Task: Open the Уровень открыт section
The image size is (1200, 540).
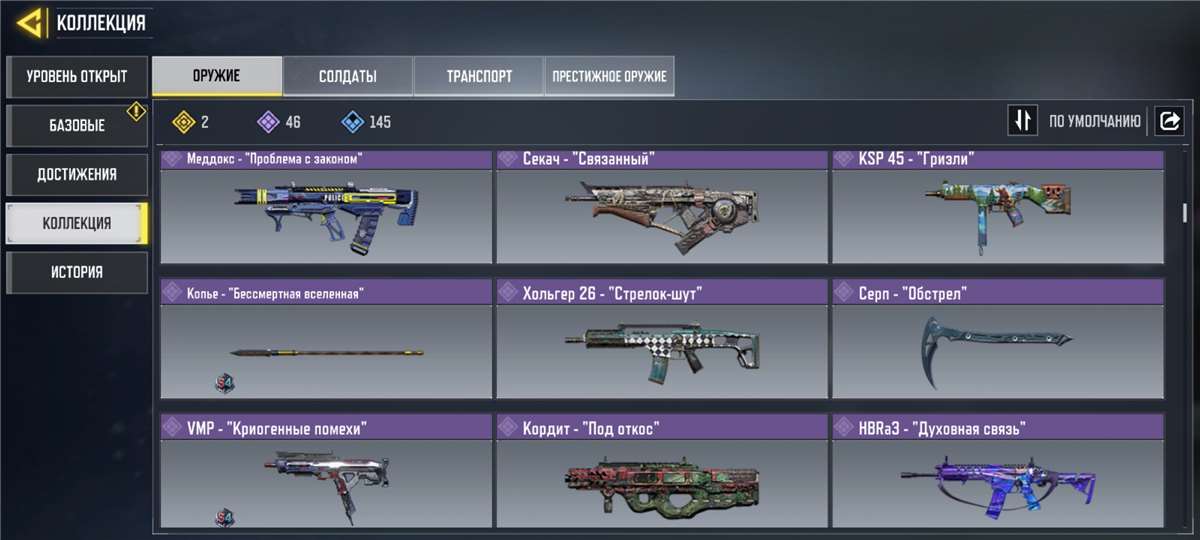Action: point(76,76)
